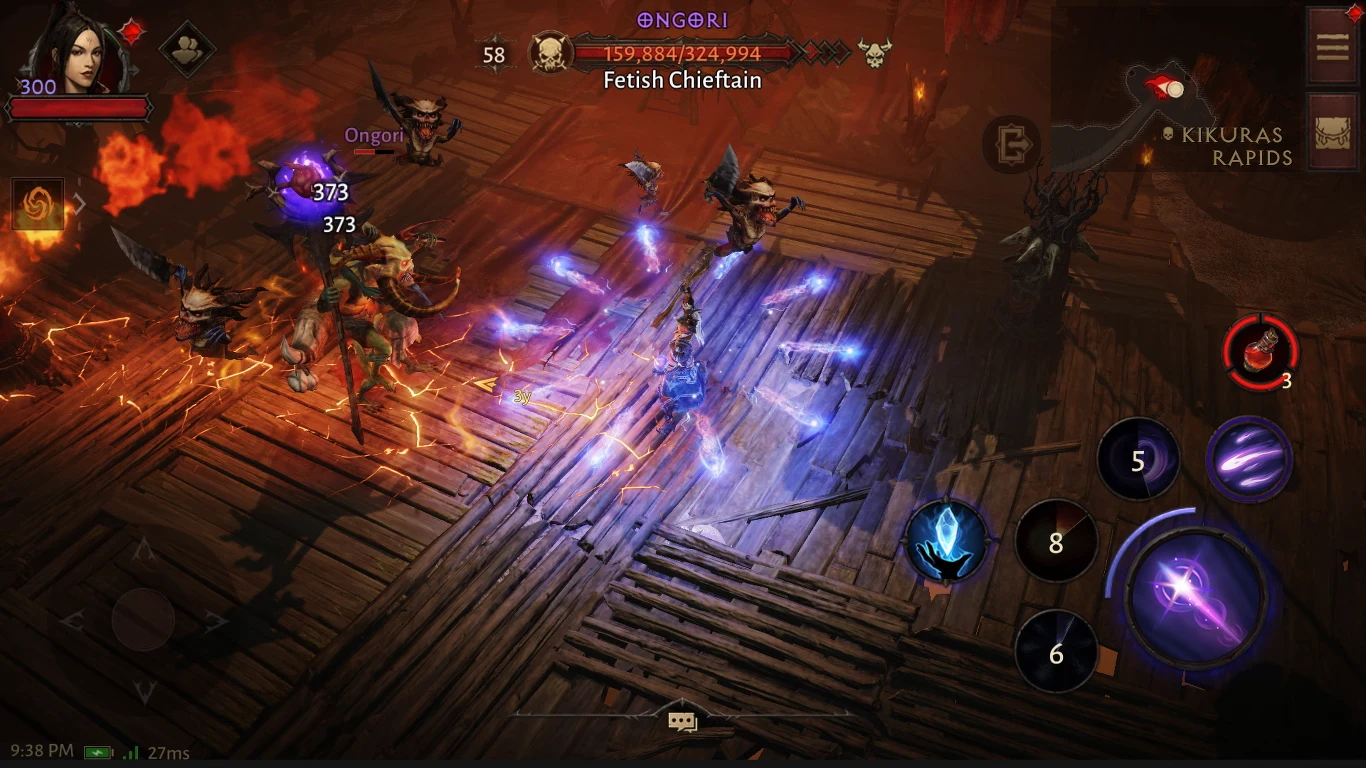Expand the buff bar using the chevron arrow

pyautogui.click(x=78, y=203)
